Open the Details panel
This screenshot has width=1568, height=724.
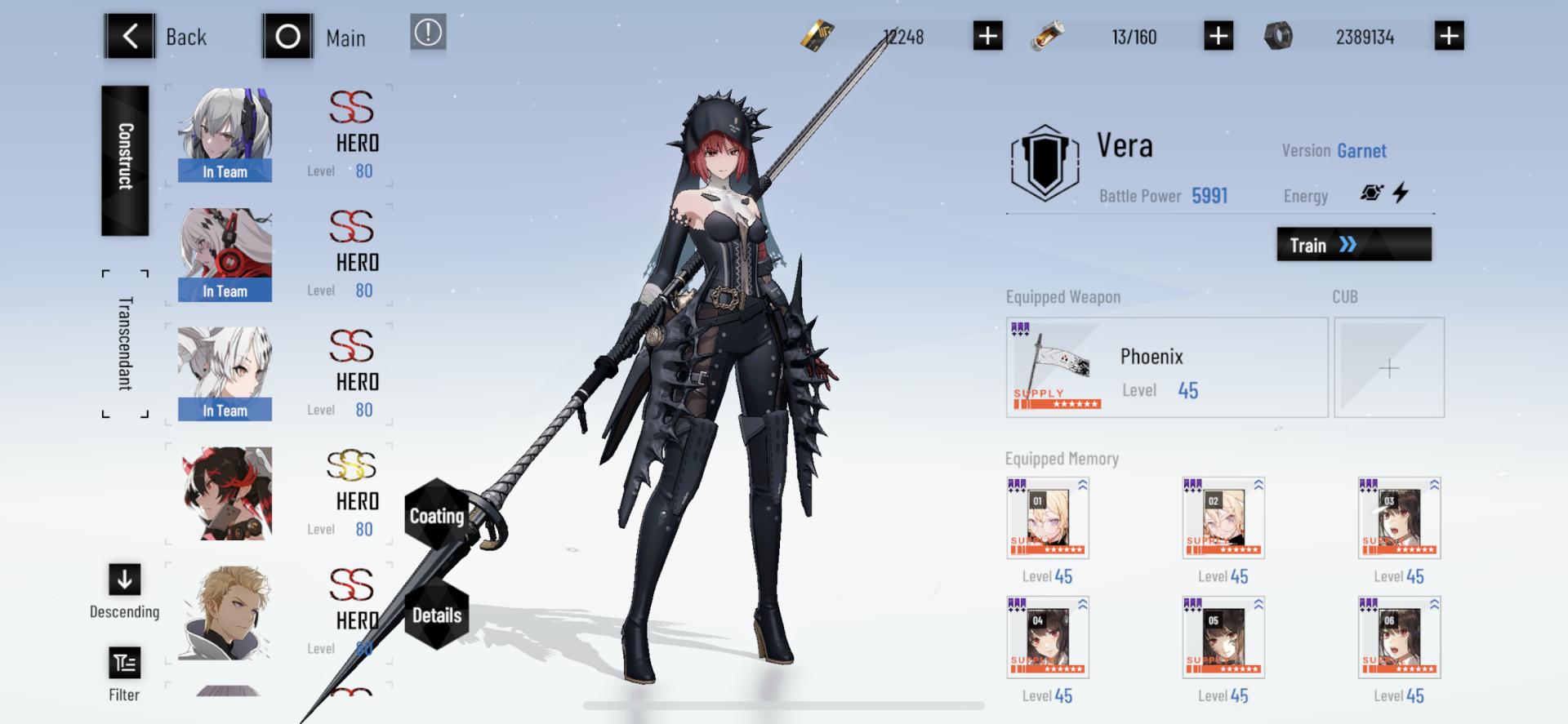438,615
